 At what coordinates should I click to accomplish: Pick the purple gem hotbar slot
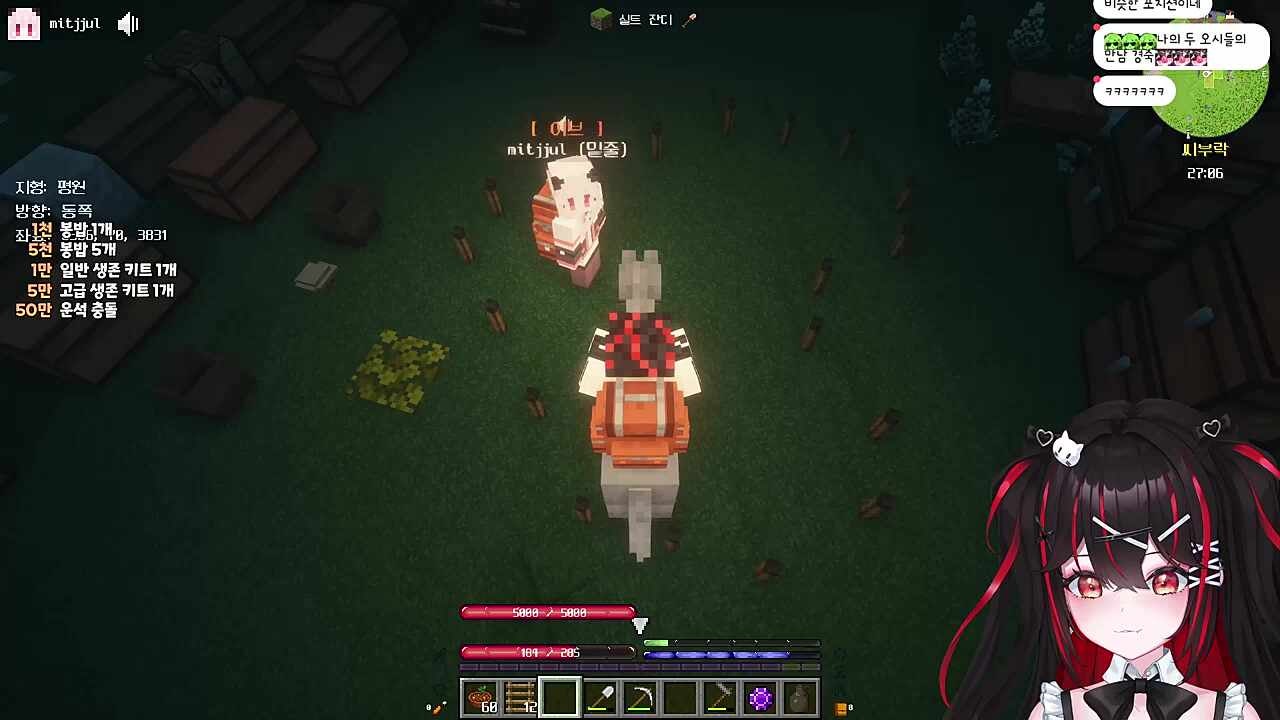[x=760, y=698]
